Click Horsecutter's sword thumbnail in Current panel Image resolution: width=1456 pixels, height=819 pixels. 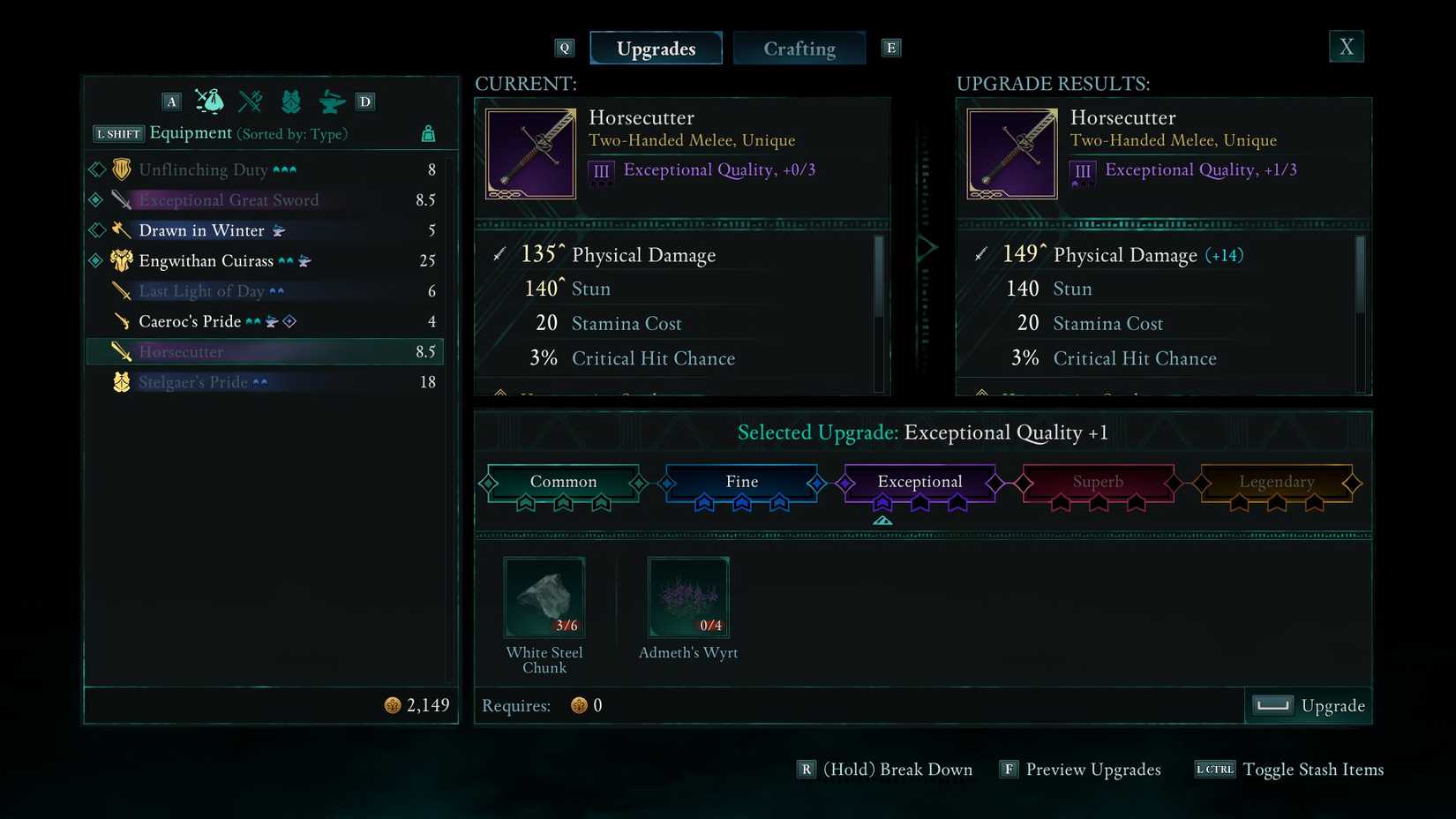pos(529,153)
